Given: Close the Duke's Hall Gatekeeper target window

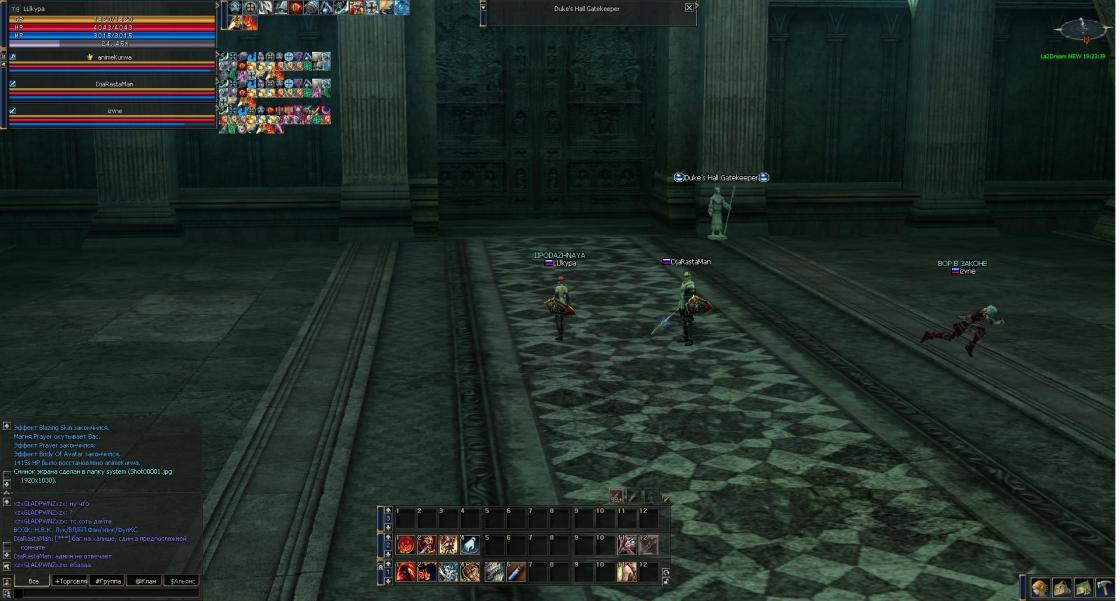Looking at the screenshot, I should 689,7.
